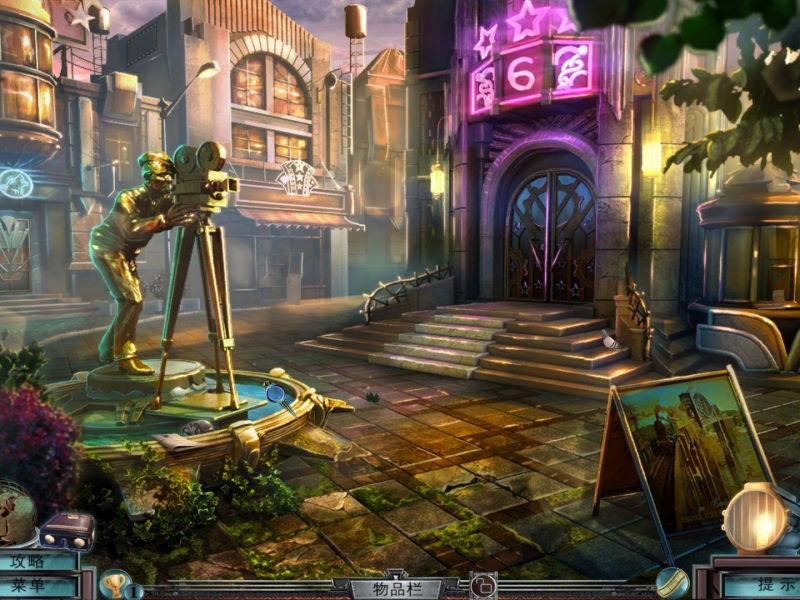Click the 提示 hint button
This screenshot has width=800, height=600.
pyautogui.click(x=762, y=585)
